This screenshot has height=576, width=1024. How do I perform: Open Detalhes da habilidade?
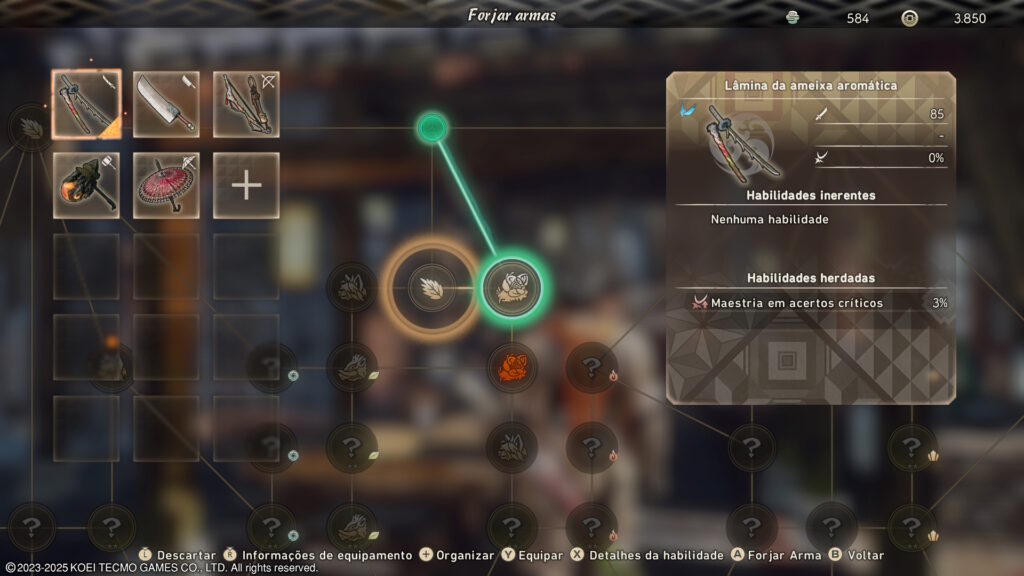point(656,555)
